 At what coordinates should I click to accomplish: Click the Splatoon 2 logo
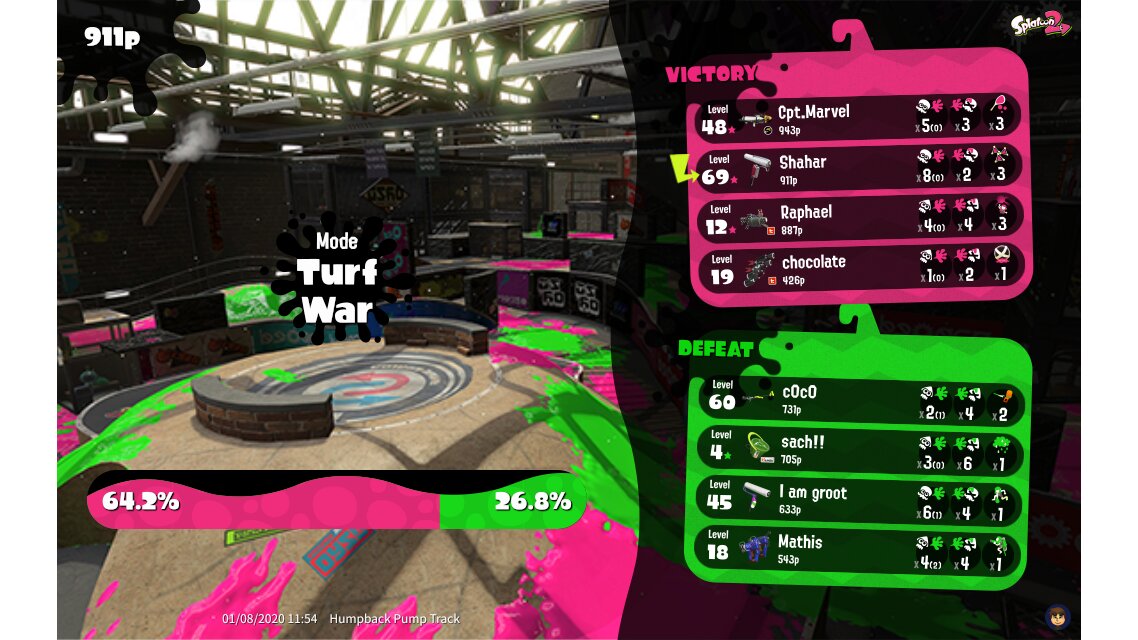[x=1042, y=26]
